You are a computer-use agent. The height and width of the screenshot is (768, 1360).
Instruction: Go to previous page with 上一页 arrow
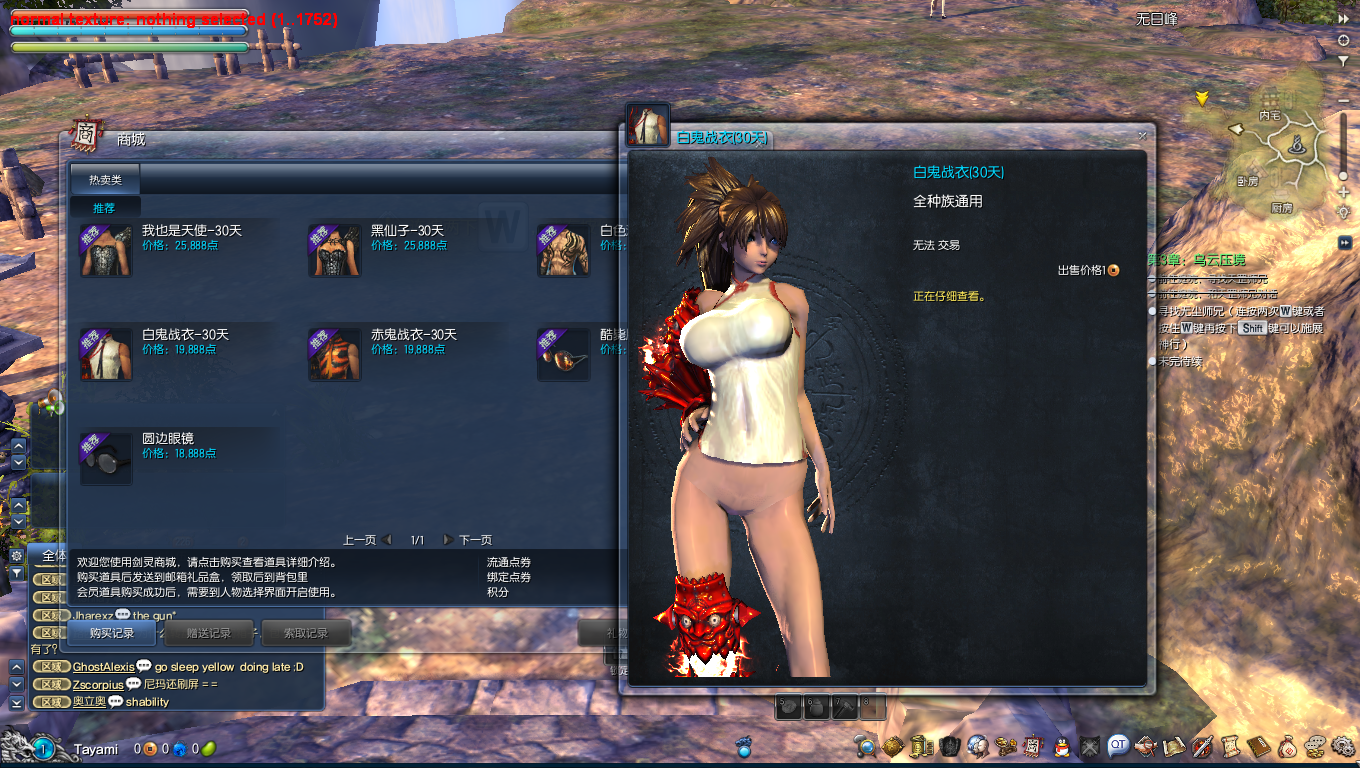tap(387, 540)
